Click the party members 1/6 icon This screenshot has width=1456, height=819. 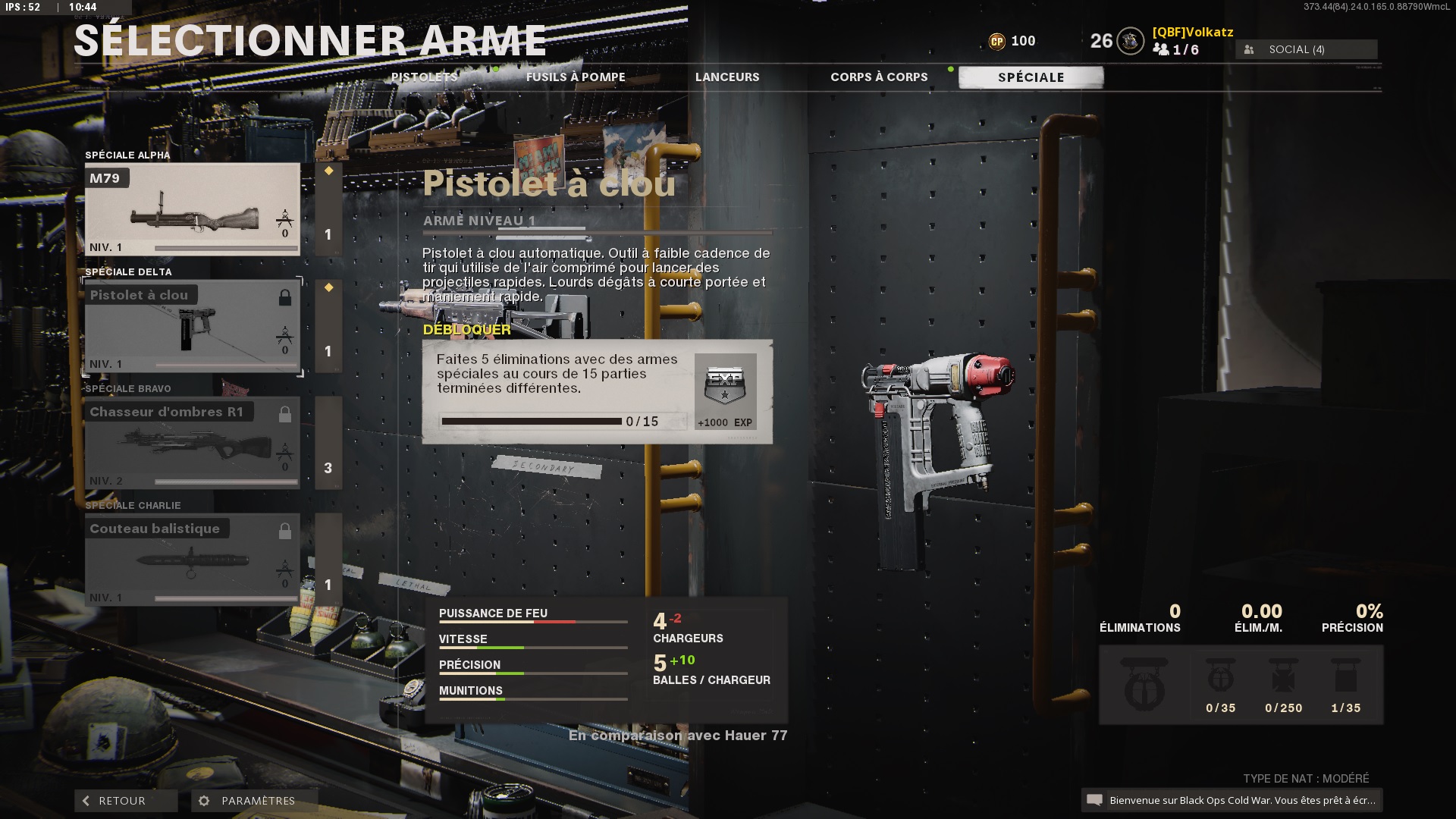pyautogui.click(x=1160, y=50)
